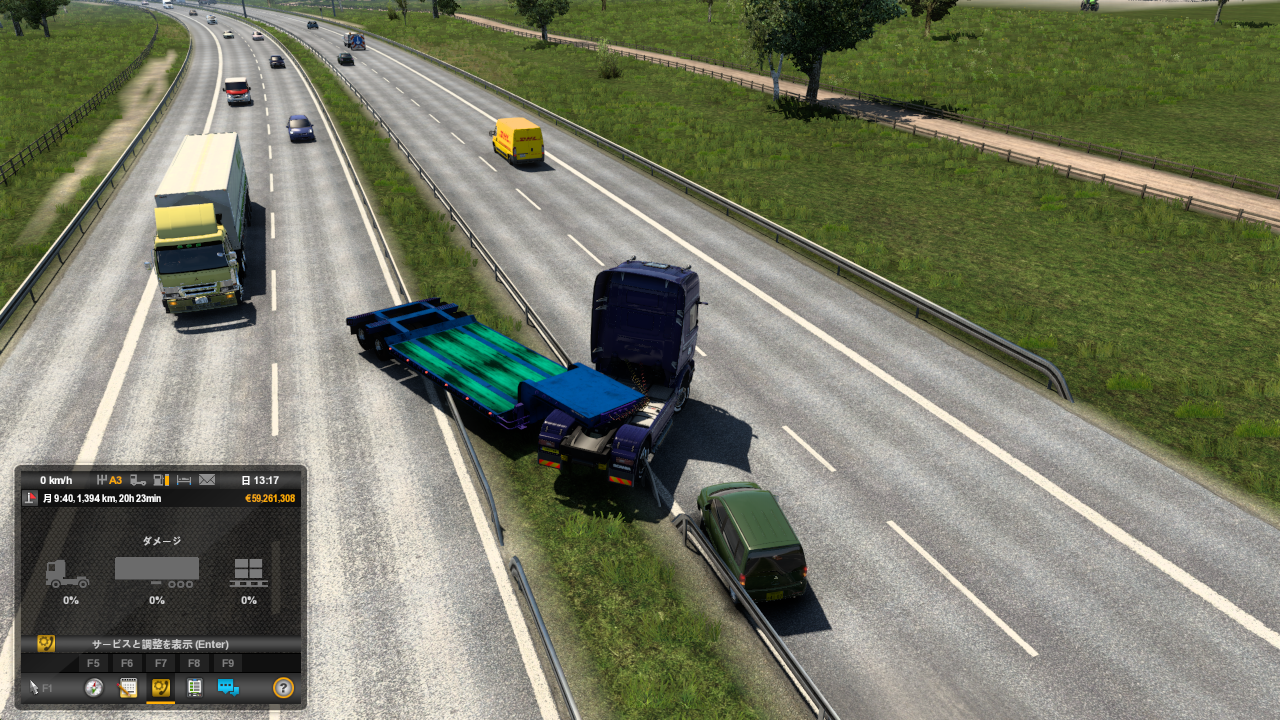Click the red flag job destination icon
1280x720 pixels.
30,498
